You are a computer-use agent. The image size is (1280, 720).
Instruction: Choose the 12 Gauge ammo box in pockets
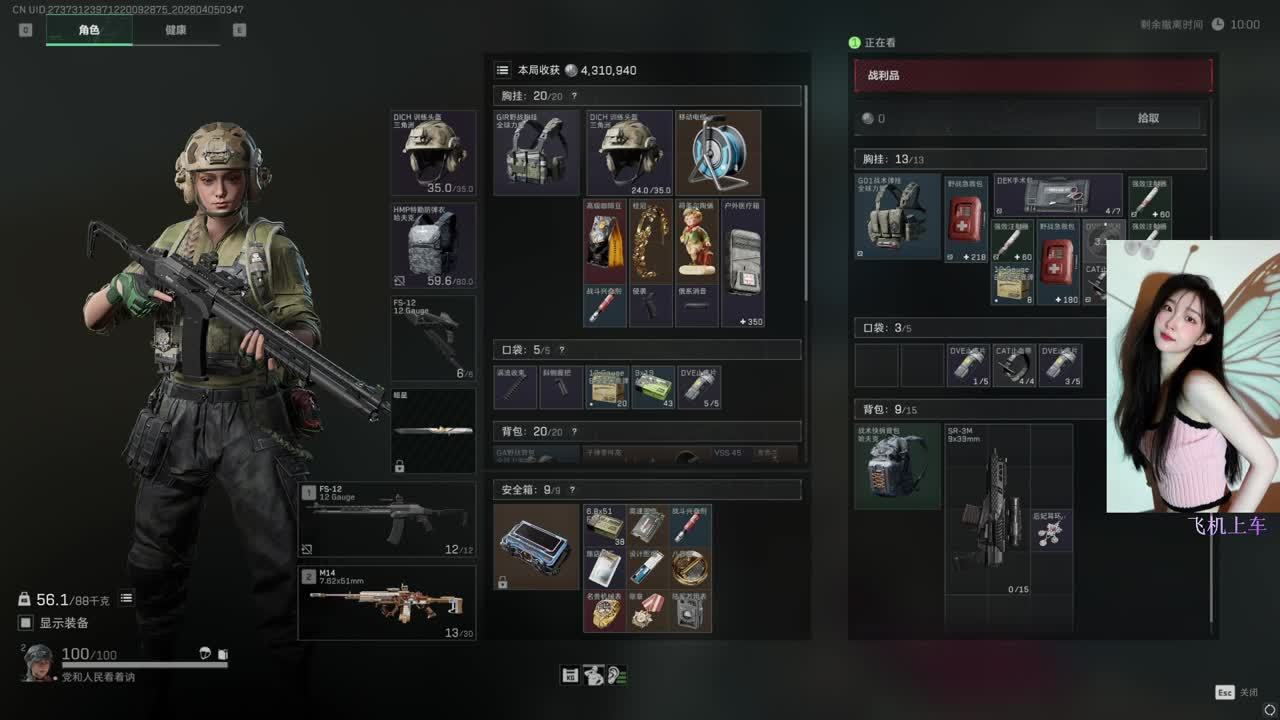click(x=607, y=388)
